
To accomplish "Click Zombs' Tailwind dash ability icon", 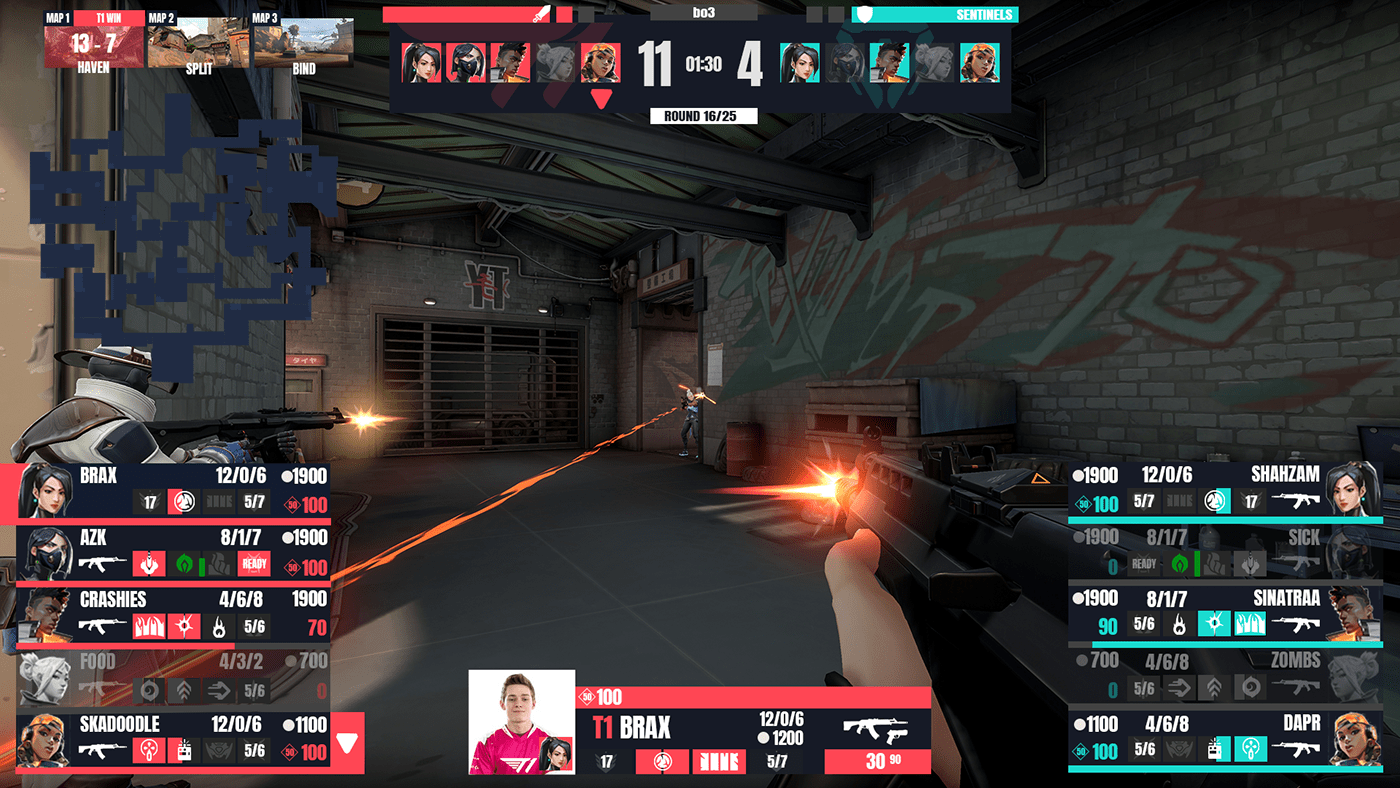I will coord(1181,685).
